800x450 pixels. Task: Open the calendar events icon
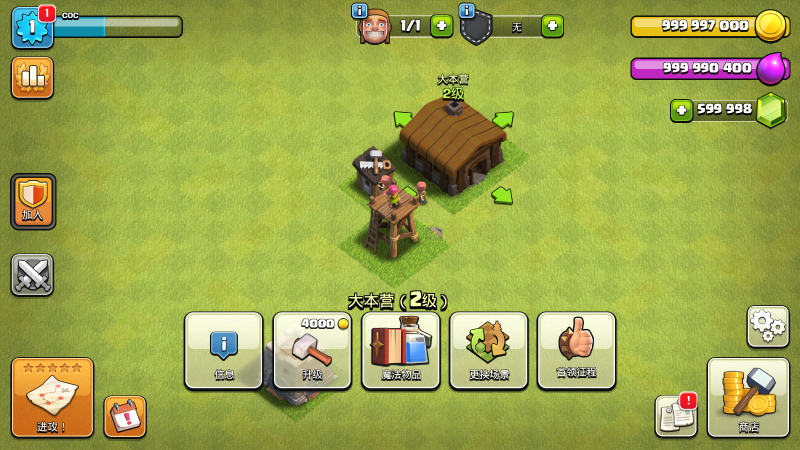click(x=125, y=416)
